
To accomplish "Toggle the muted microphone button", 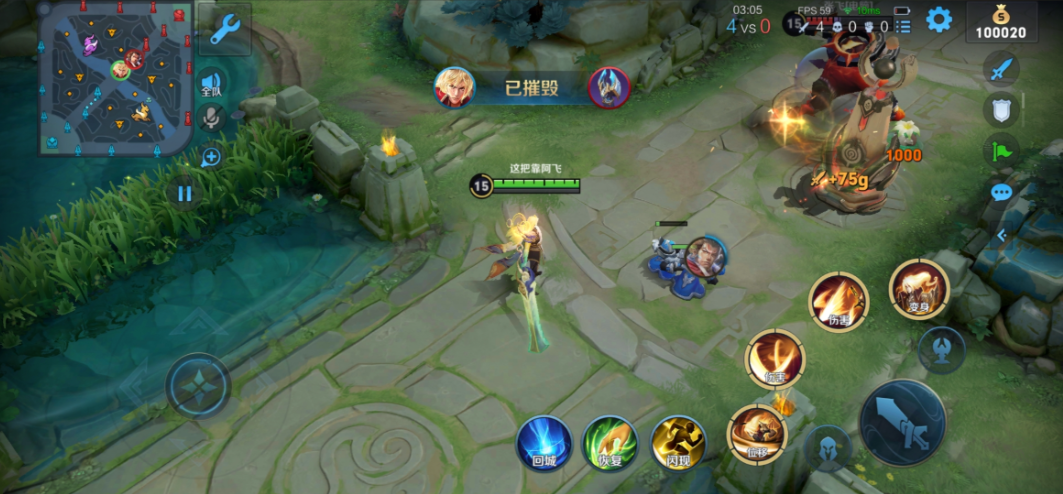I will coord(211,119).
